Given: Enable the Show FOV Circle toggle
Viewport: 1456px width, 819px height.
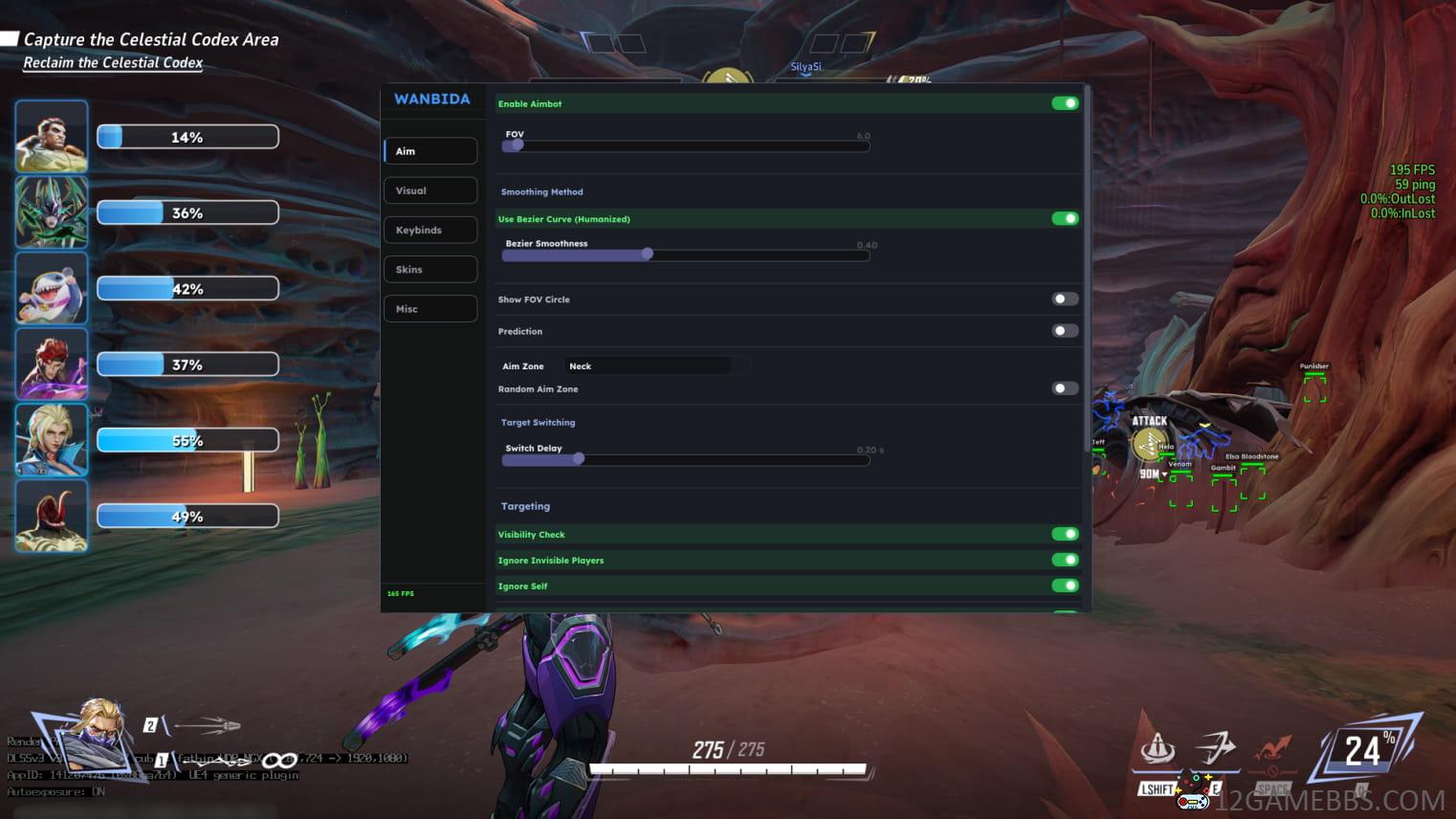Looking at the screenshot, I should 1064,299.
